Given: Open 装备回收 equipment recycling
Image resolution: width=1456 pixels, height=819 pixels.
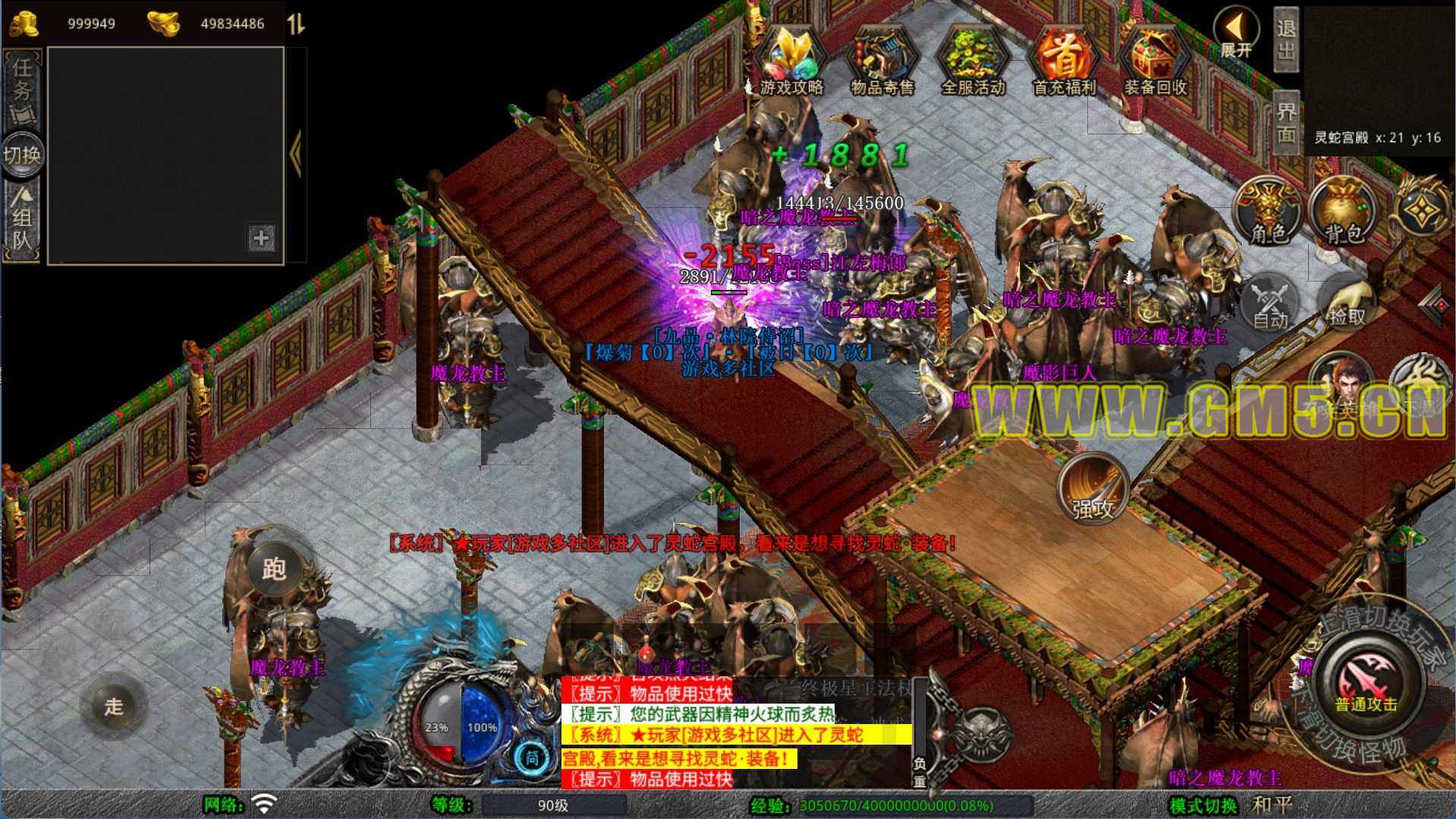Looking at the screenshot, I should pos(1155,62).
